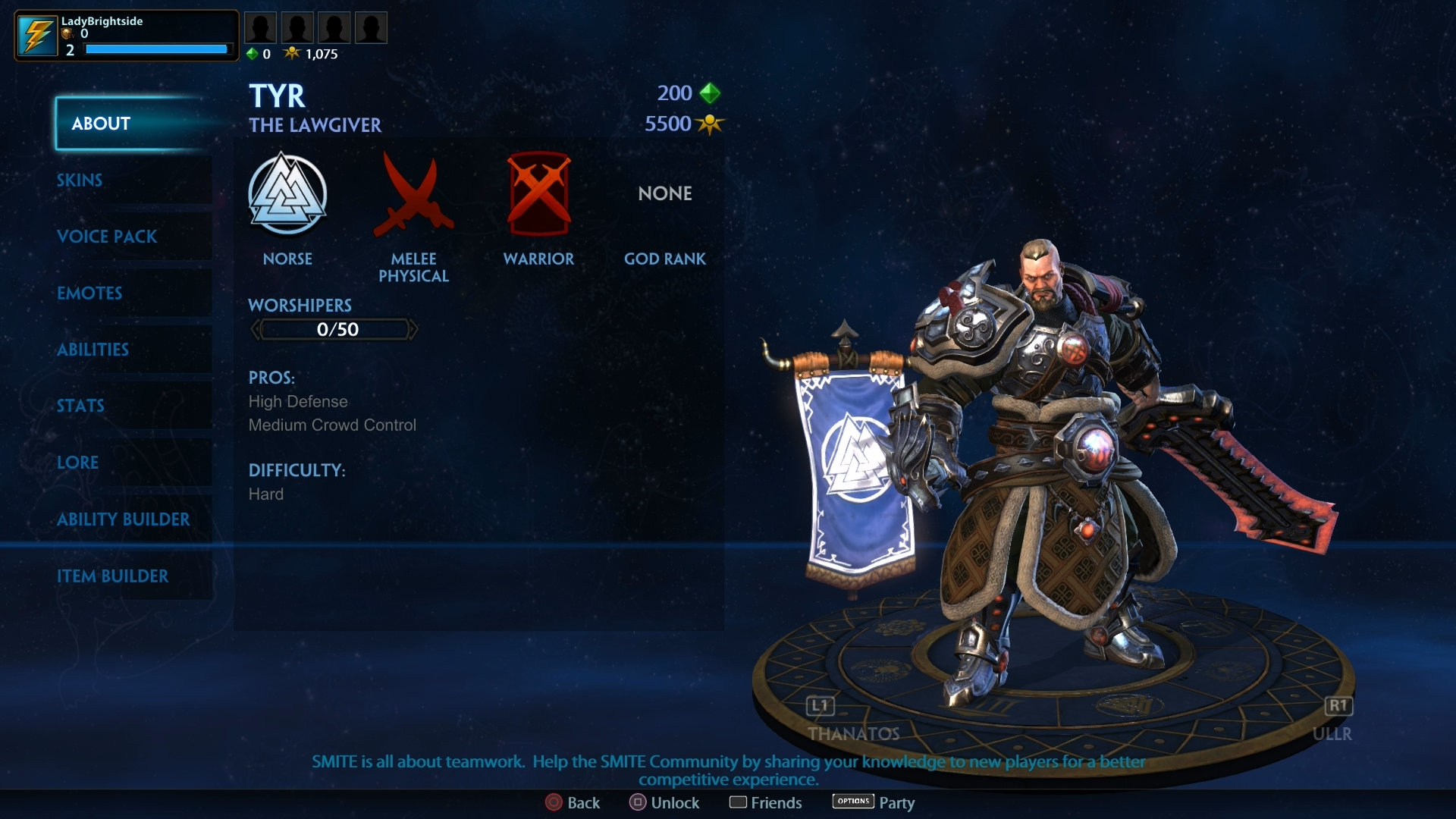
Task: Click the green gem currency icon
Action: (253, 54)
